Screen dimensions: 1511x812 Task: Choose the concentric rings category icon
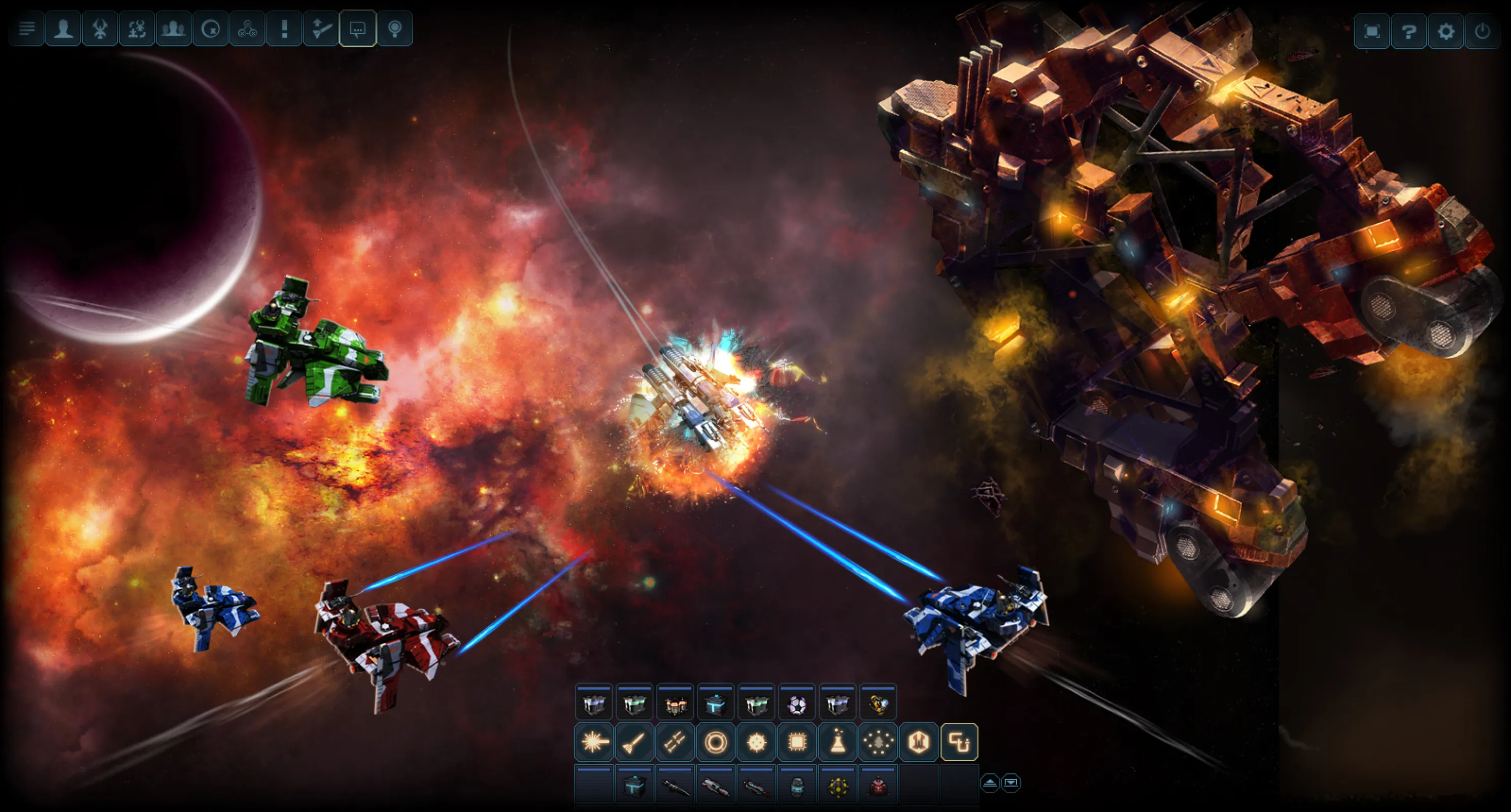(716, 742)
